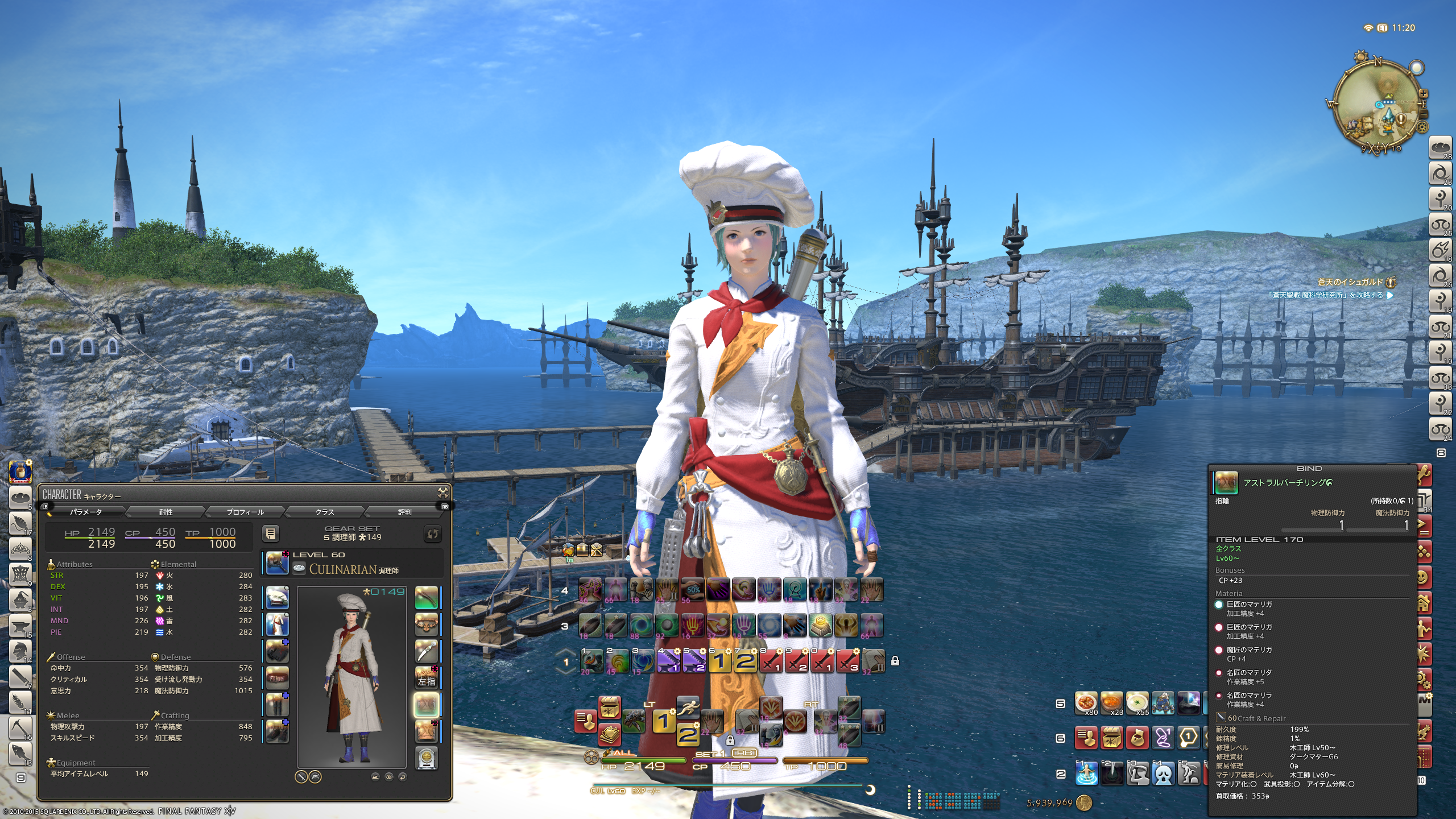
Task: Show the 評判 tab
Action: [x=404, y=512]
